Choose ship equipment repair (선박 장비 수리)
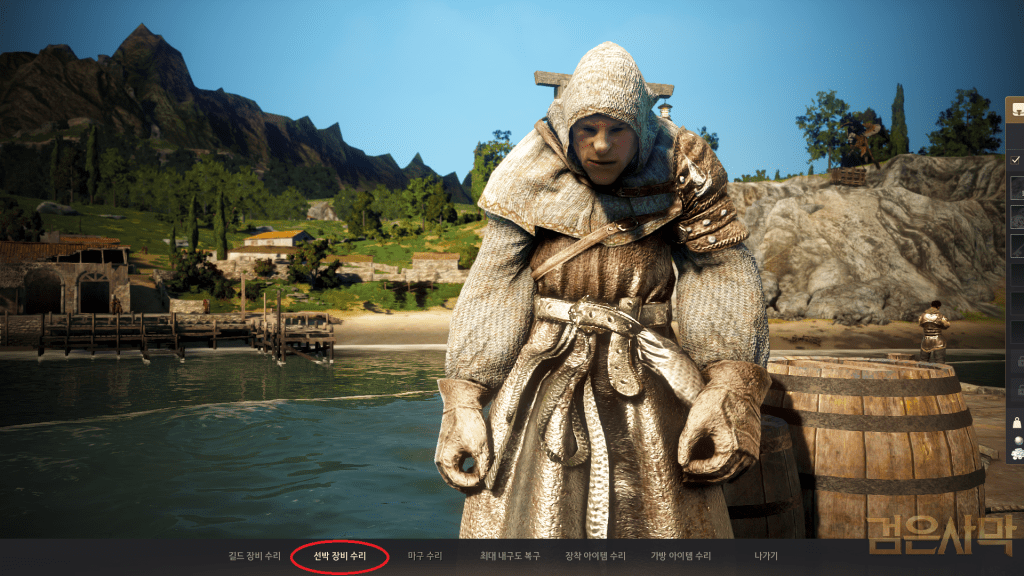The image size is (1024, 576). [x=340, y=556]
